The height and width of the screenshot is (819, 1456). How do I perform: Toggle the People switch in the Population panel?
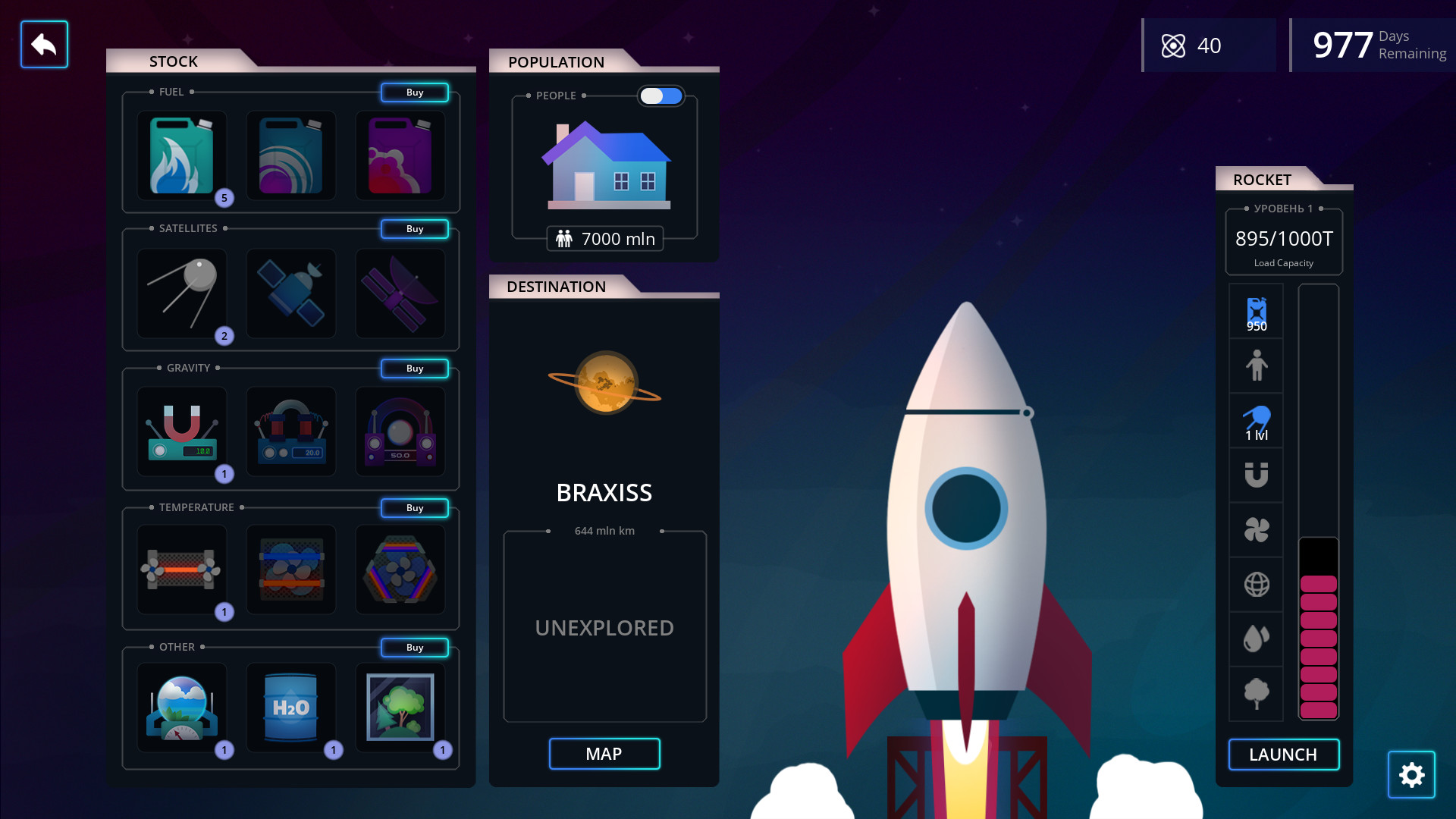click(x=661, y=96)
